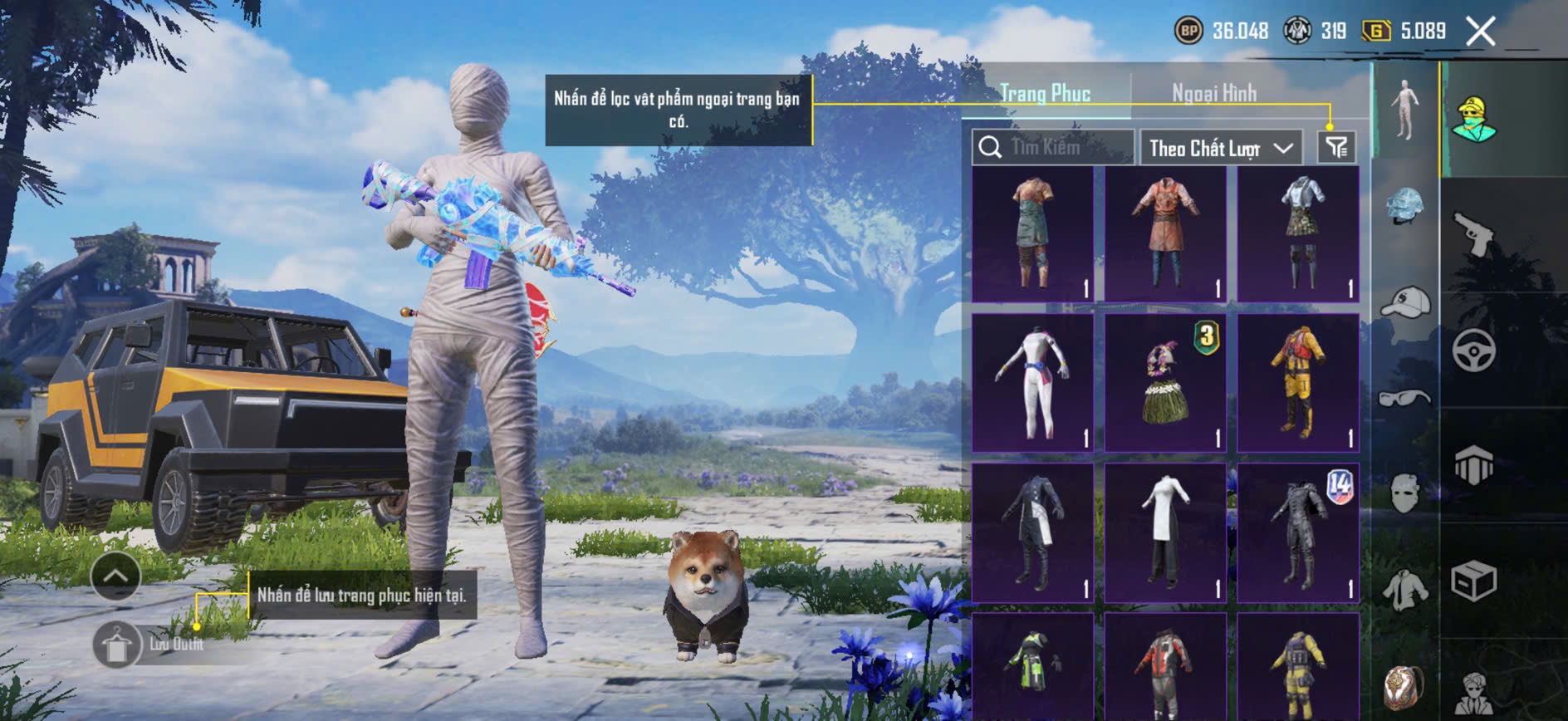Viewport: 1568px width, 721px height.
Task: Open the baseball cap category
Action: pos(1404,302)
